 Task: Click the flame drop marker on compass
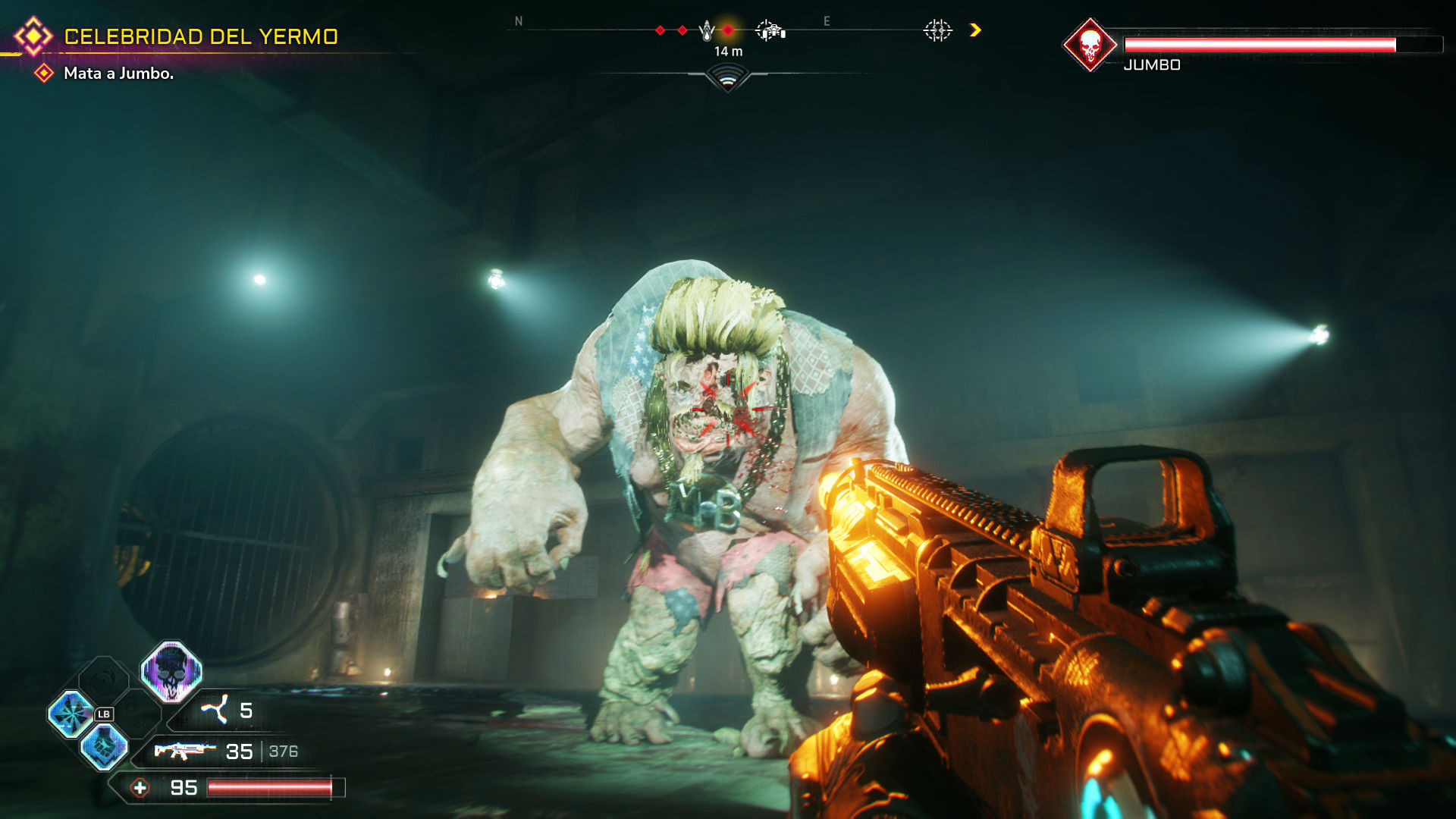coord(707,30)
